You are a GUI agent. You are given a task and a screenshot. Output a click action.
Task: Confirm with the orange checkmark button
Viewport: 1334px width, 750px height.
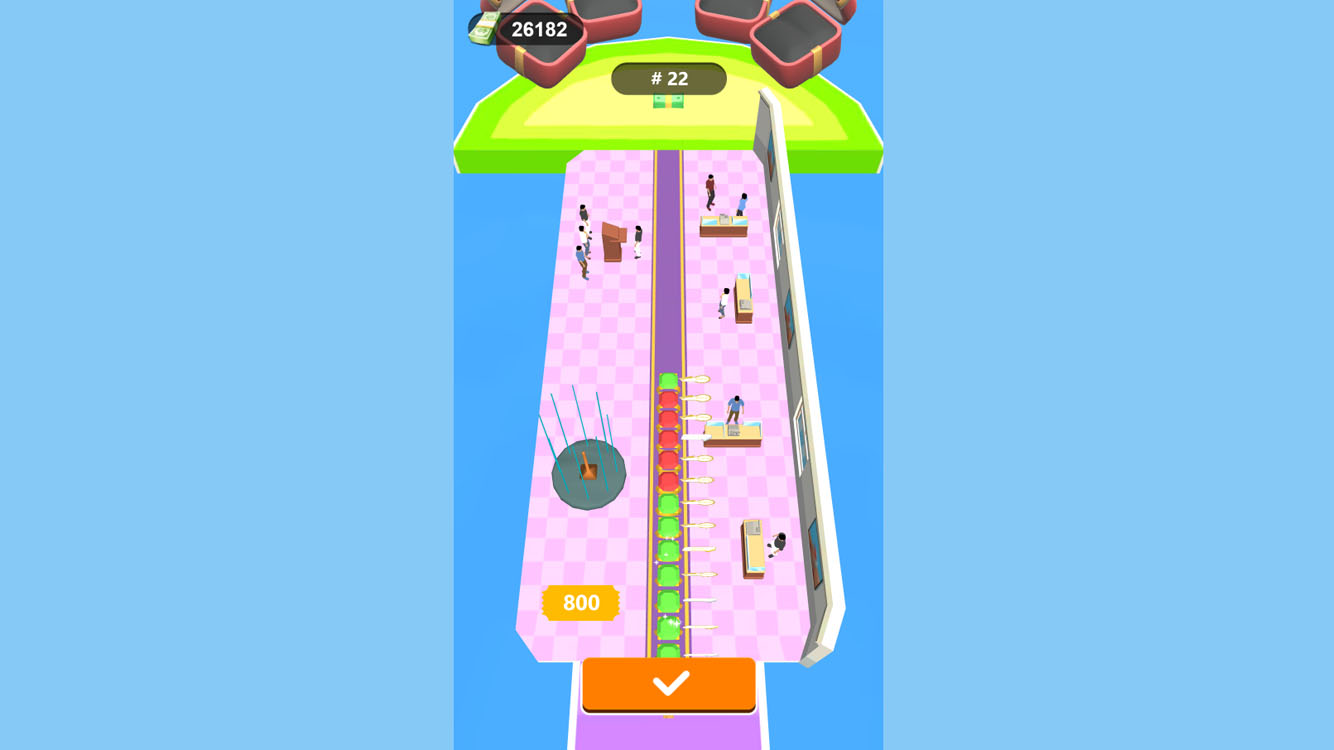667,683
